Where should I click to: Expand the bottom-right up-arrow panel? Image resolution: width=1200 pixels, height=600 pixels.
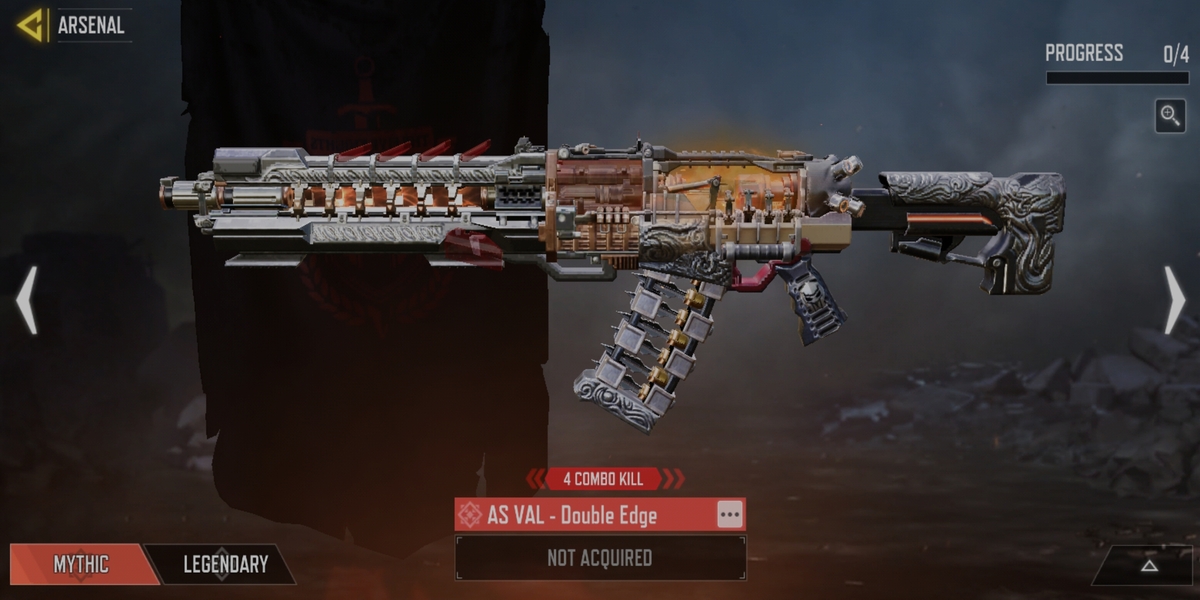1149,565
